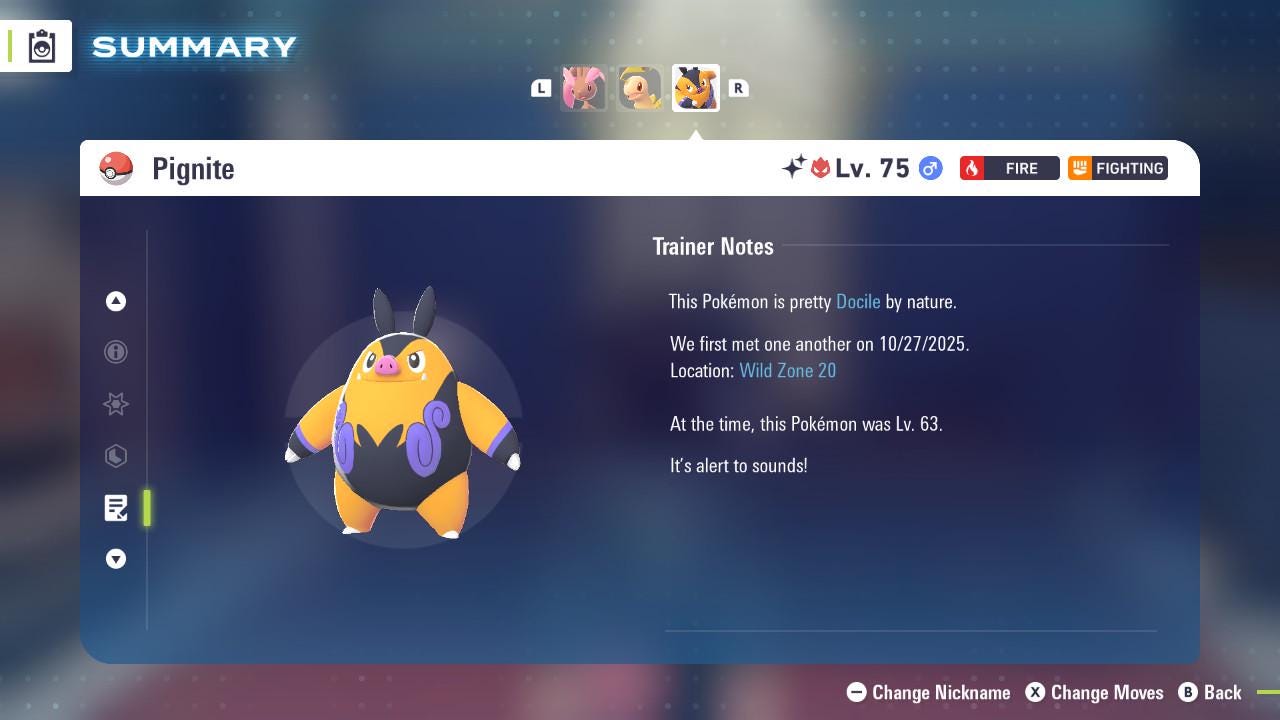Open the Wild Zone 20 location link
1280x720 pixels.
[x=788, y=370]
